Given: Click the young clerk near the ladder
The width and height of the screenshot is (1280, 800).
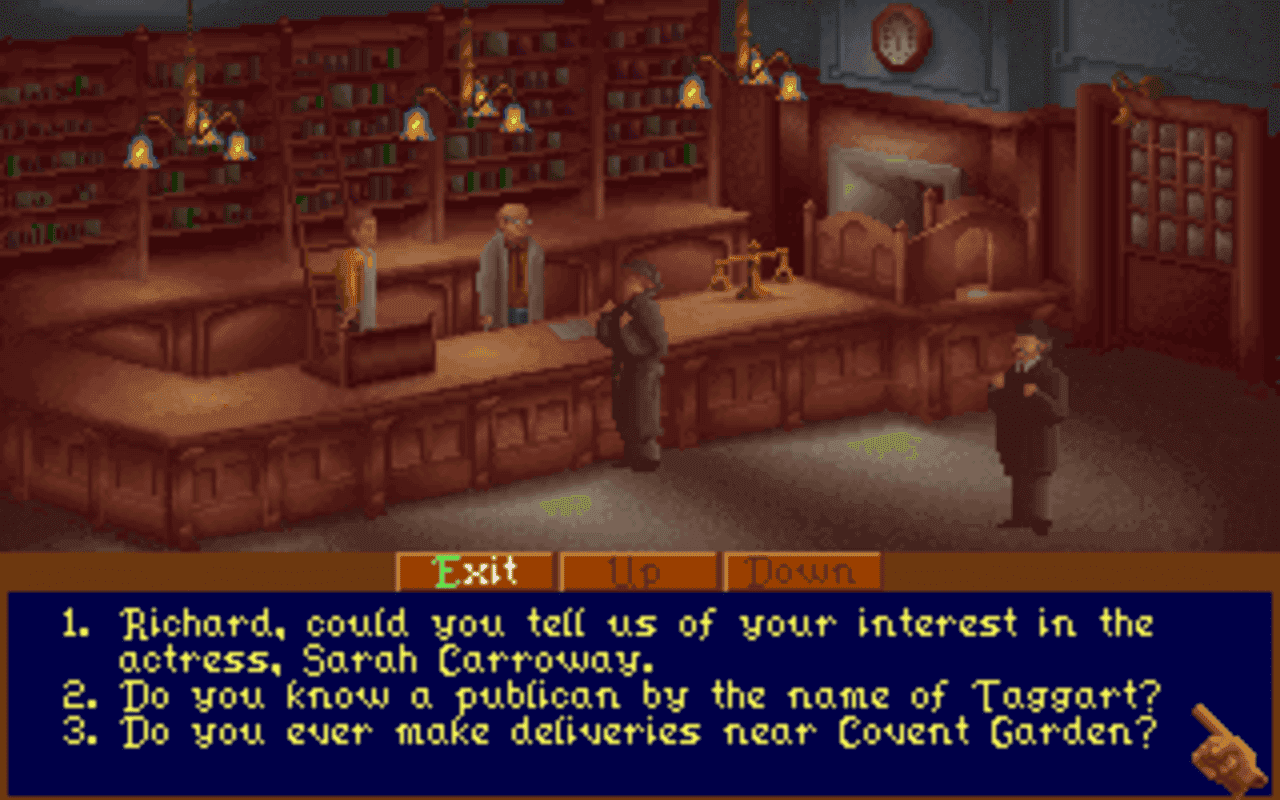Looking at the screenshot, I should [x=360, y=270].
